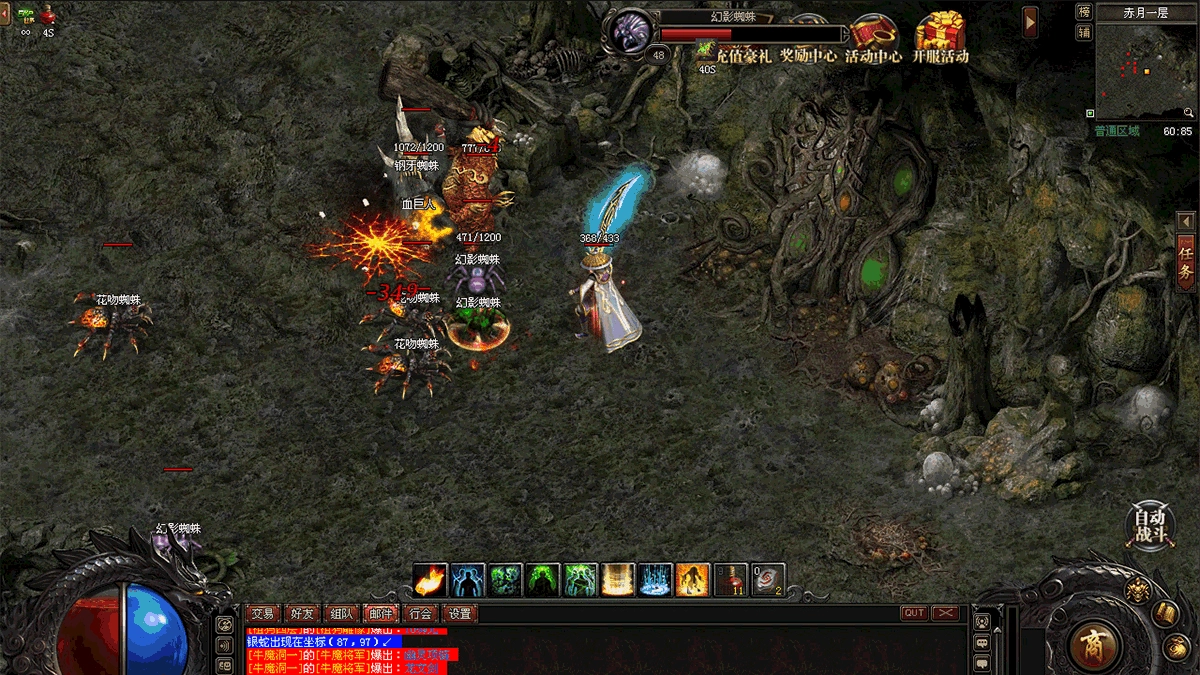Screen dimensions: 1200x675
Task: Use the scroll item with count 2
Action: point(769,580)
